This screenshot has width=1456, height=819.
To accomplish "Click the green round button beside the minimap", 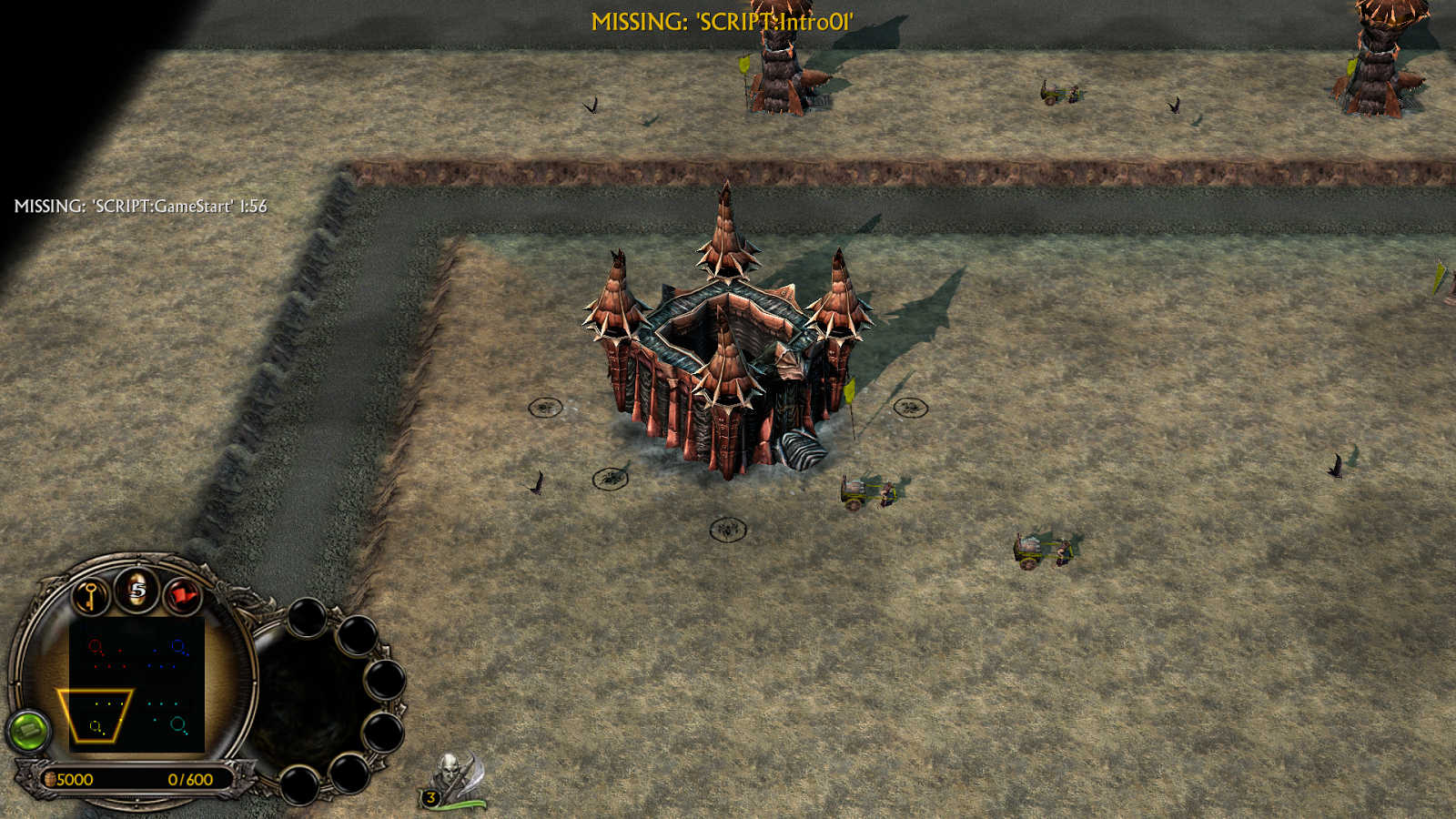I will coord(28,730).
